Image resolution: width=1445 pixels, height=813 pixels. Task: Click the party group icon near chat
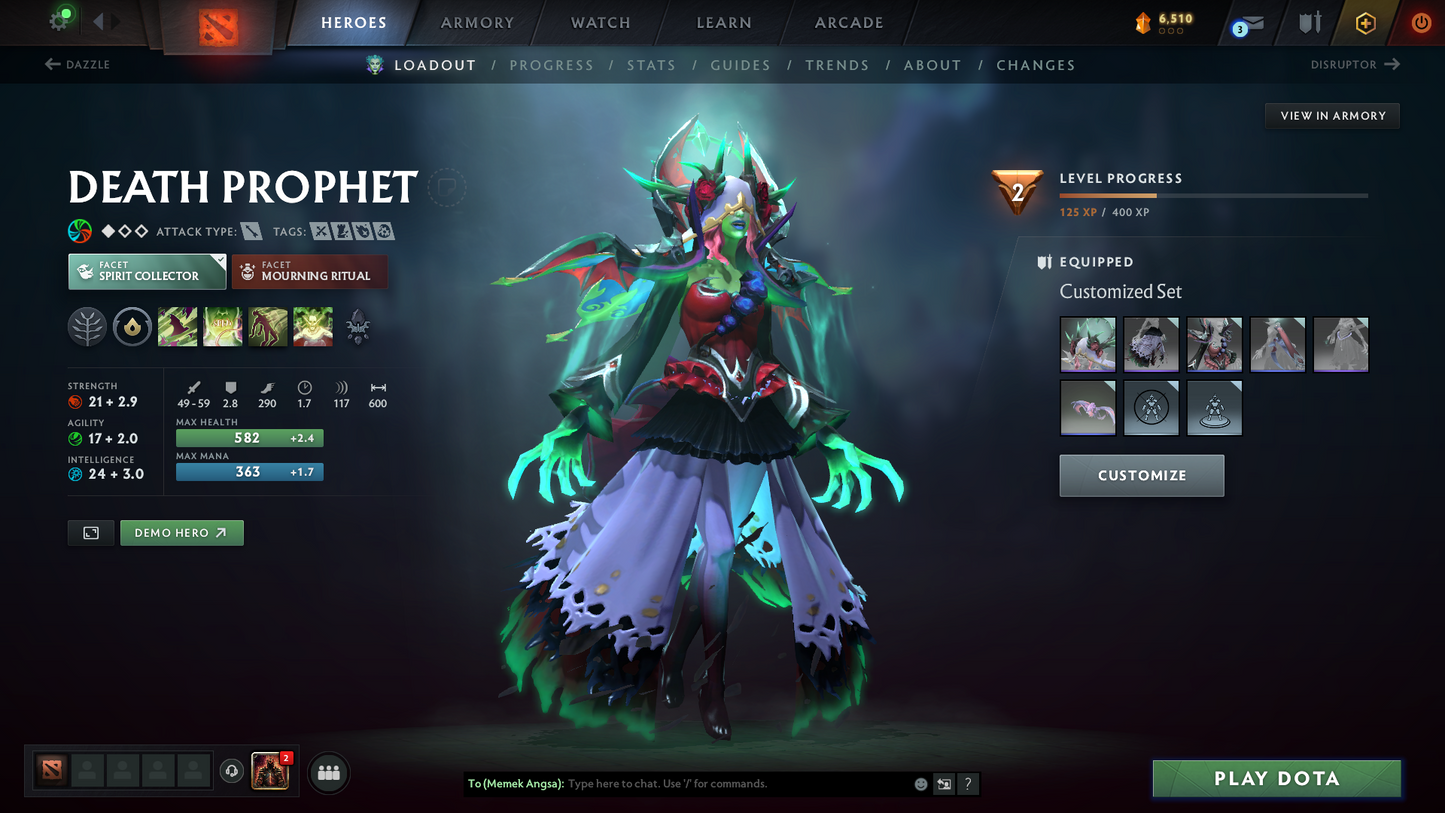[328, 773]
